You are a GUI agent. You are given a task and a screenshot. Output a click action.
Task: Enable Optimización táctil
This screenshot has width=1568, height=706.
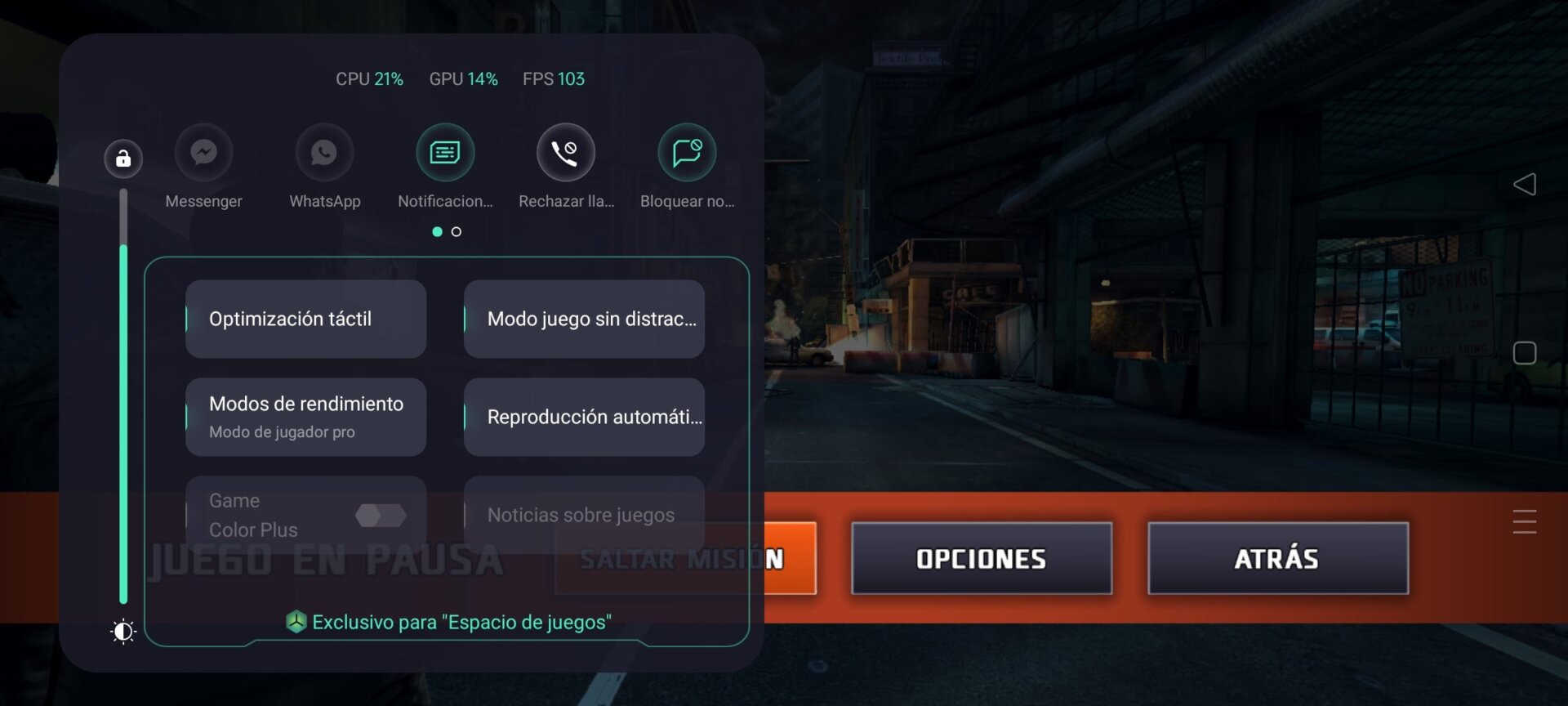coord(305,319)
